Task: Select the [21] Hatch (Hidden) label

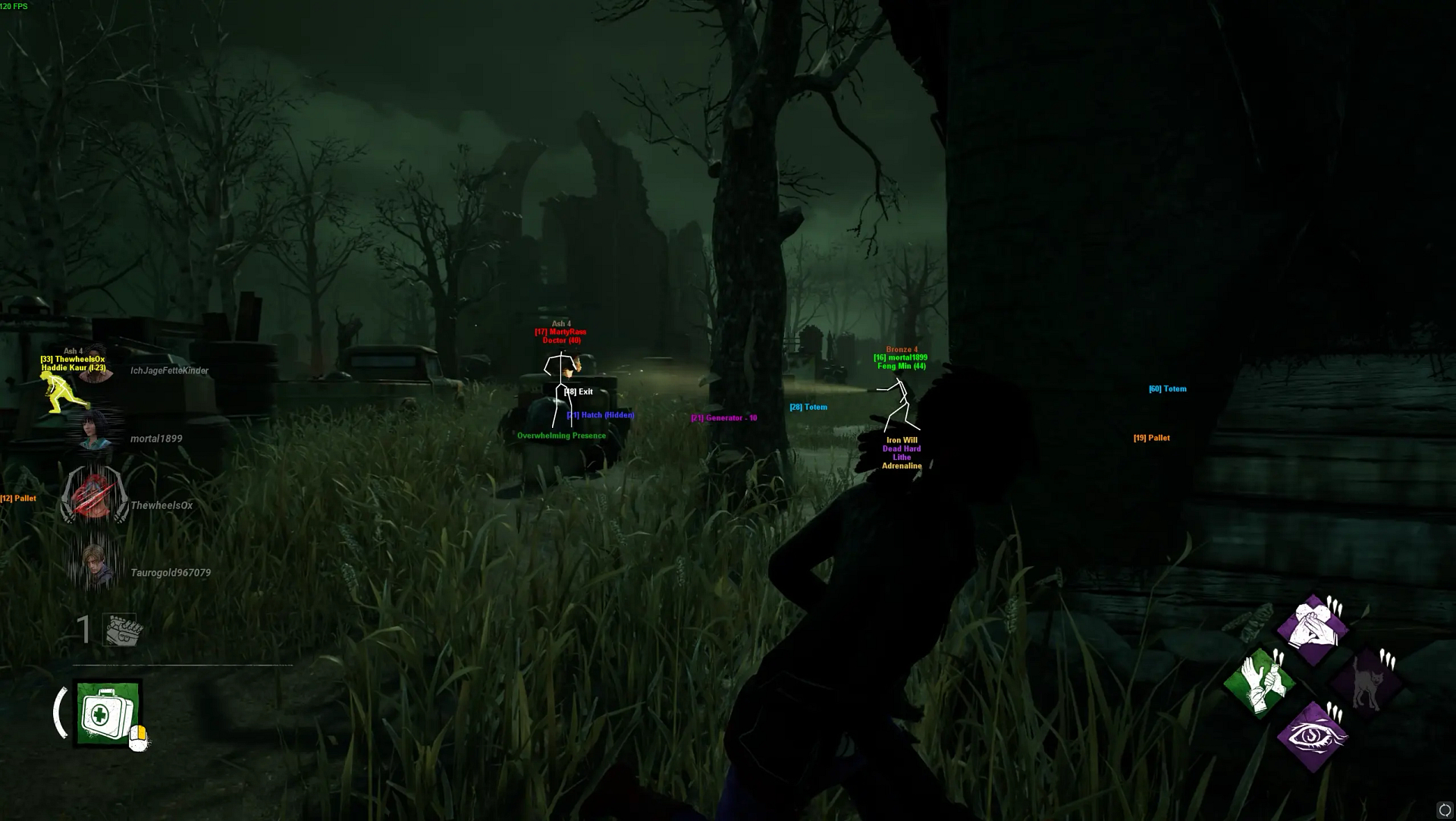Action: coord(601,415)
